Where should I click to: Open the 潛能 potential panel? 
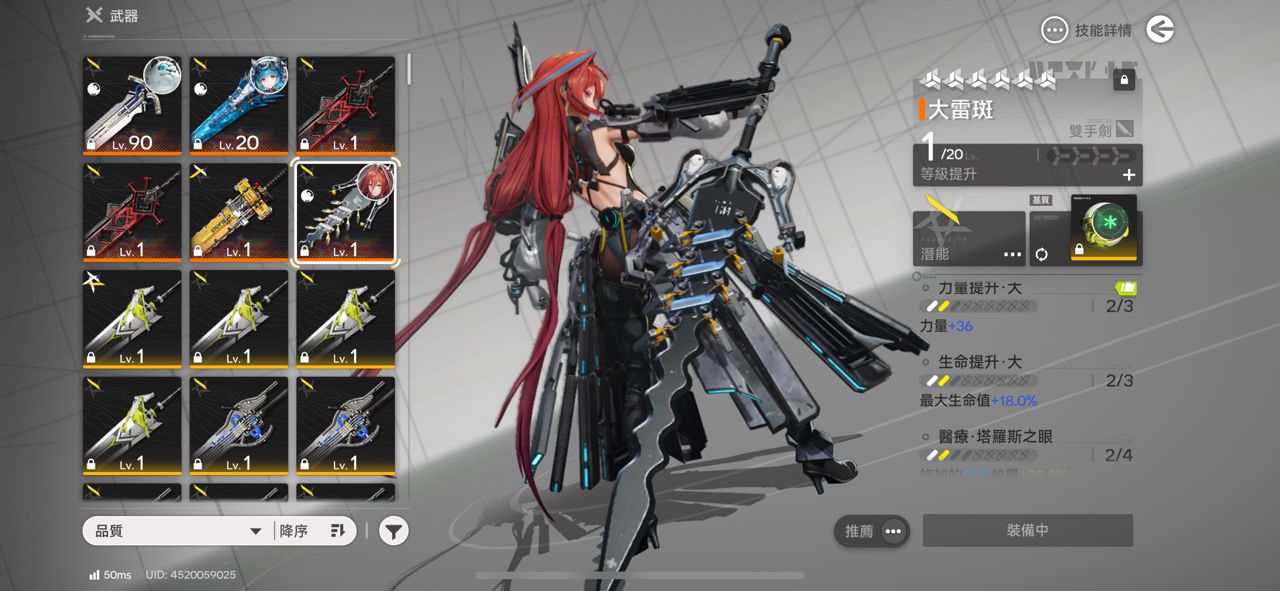click(968, 239)
